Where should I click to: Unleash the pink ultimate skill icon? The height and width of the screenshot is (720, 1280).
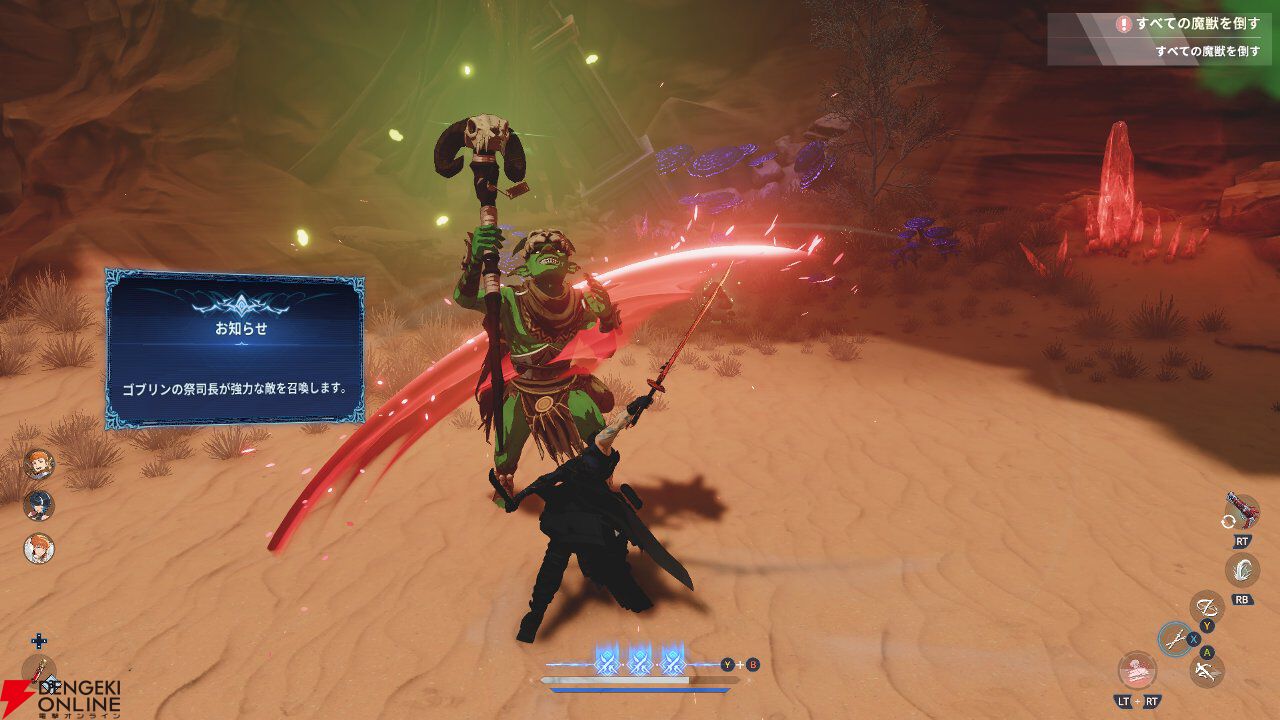(1136, 669)
